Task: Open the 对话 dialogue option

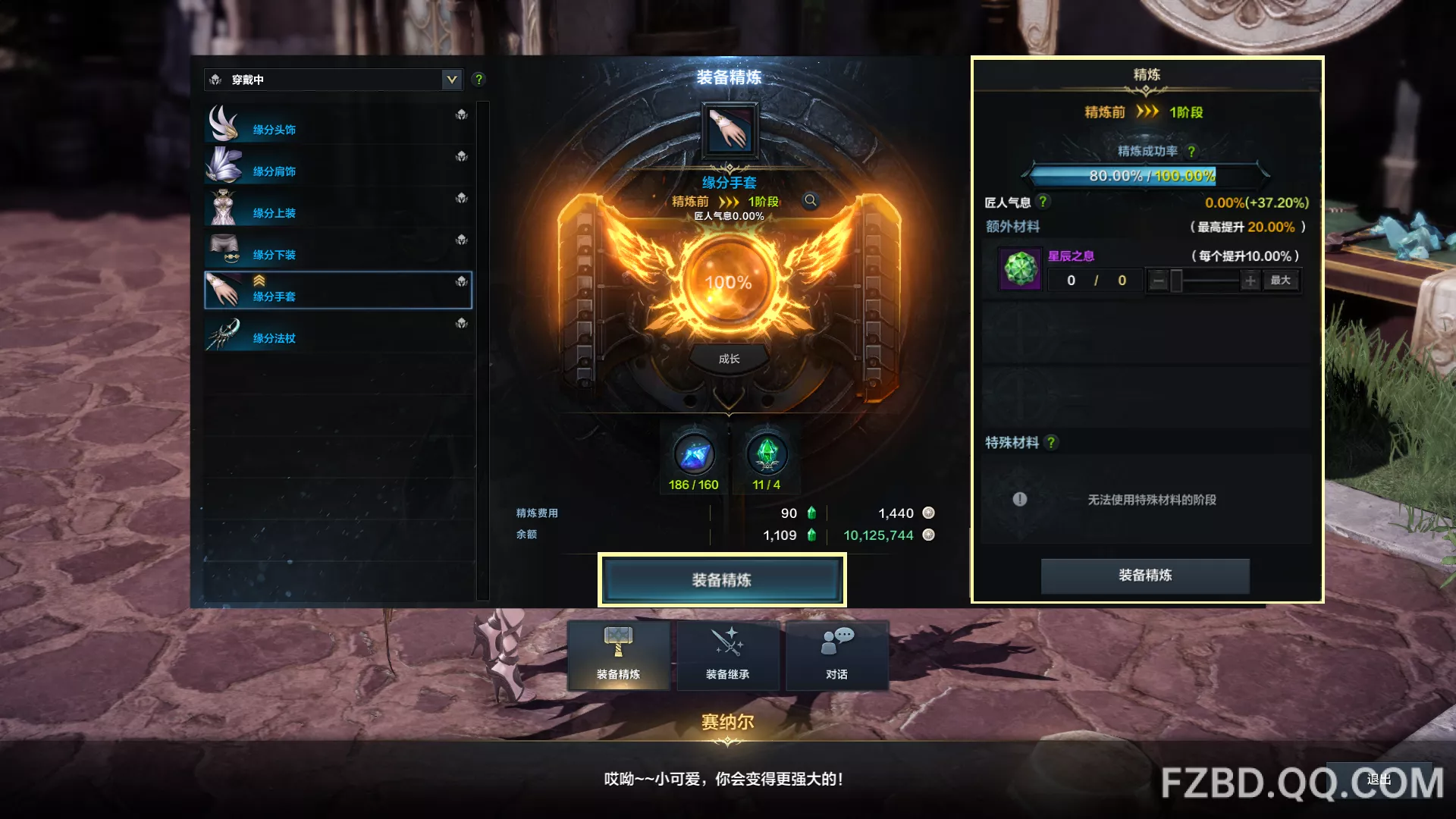Action: click(836, 655)
